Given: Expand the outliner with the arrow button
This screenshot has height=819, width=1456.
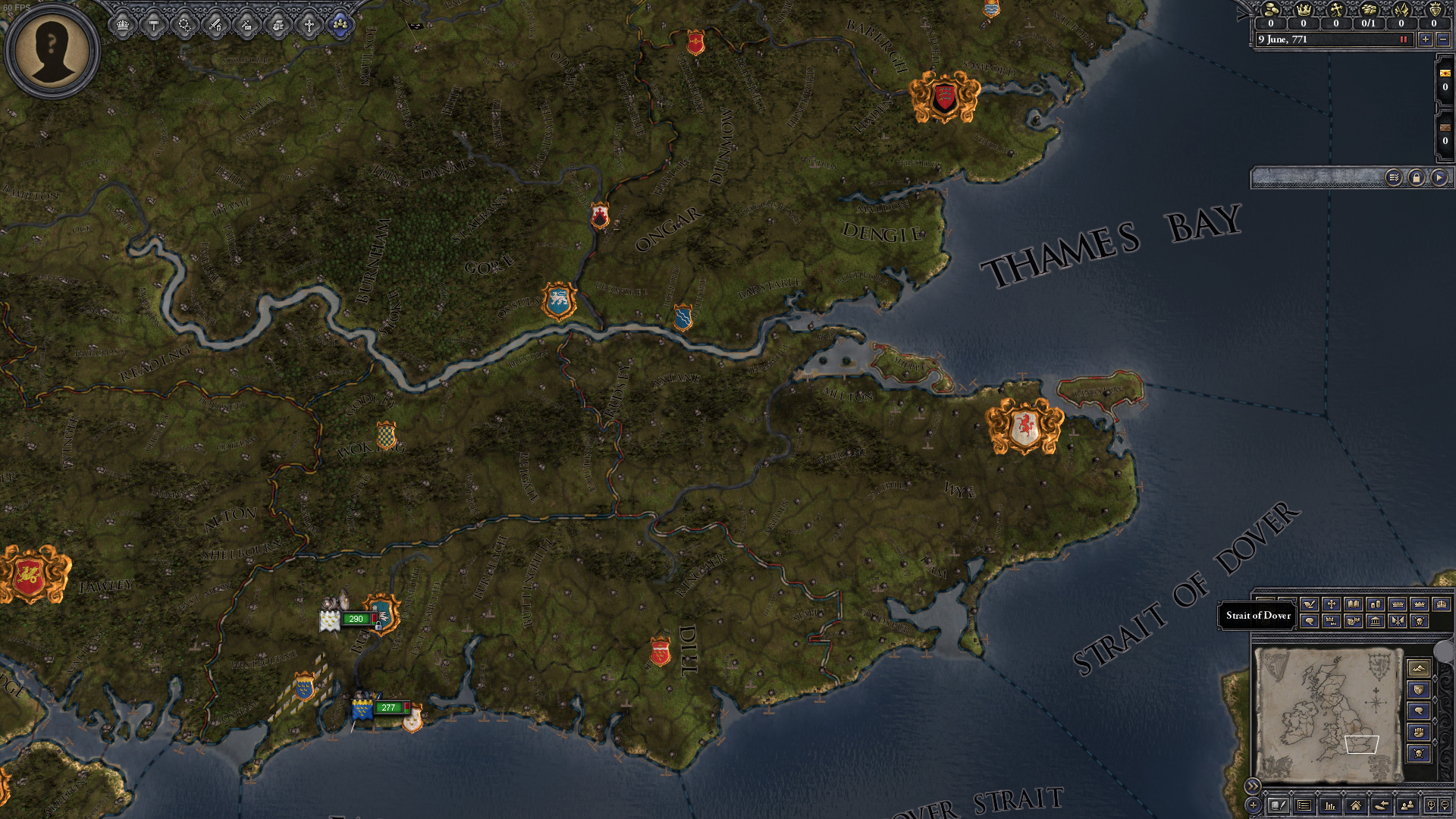Looking at the screenshot, I should [1440, 178].
